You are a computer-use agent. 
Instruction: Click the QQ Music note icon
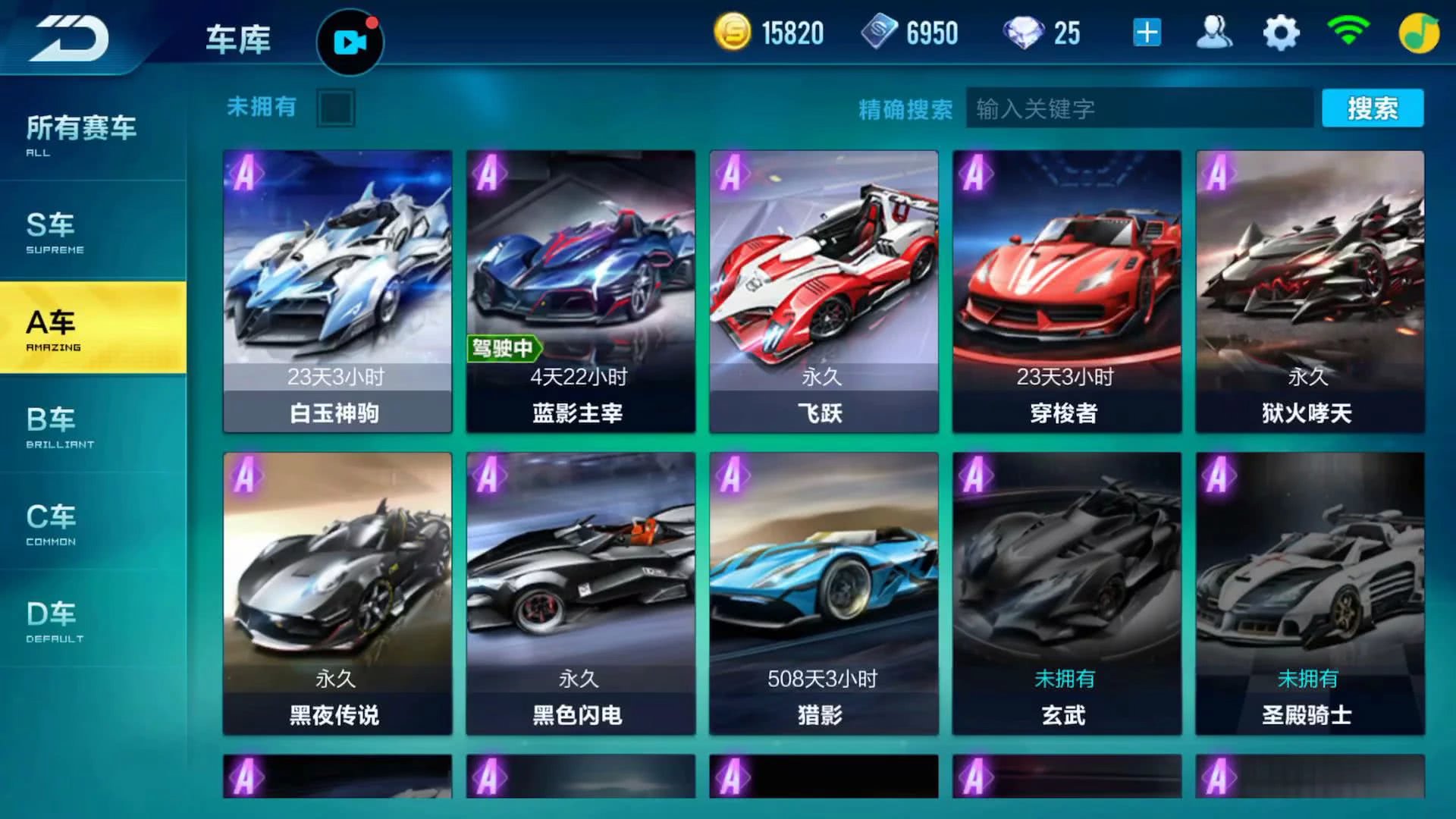click(1420, 33)
